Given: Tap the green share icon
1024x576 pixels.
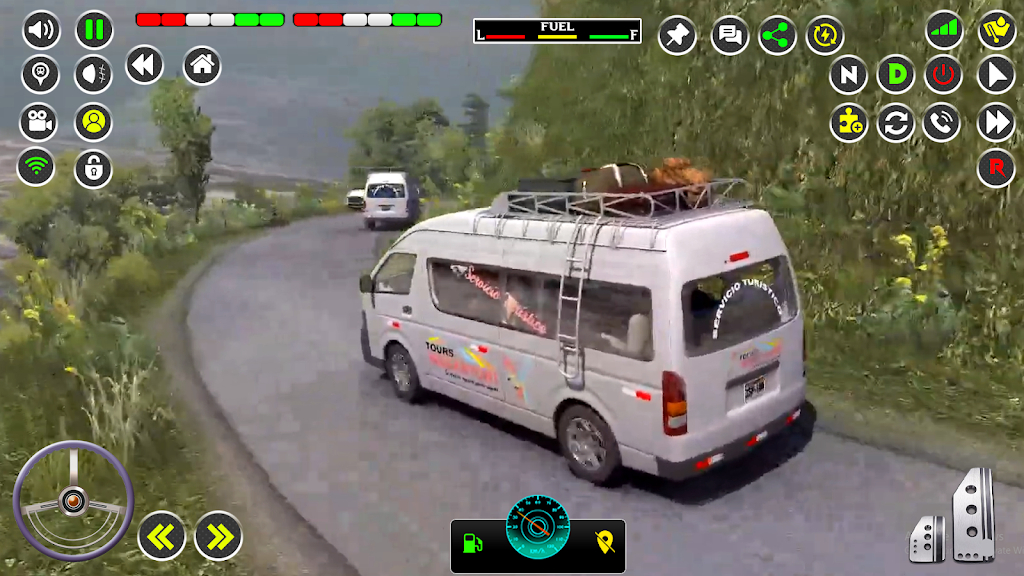Looking at the screenshot, I should [x=777, y=36].
